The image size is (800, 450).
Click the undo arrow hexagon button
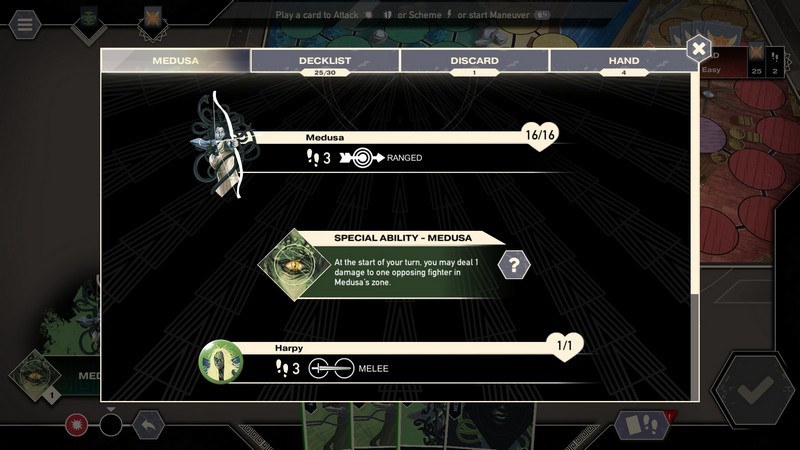(148, 425)
